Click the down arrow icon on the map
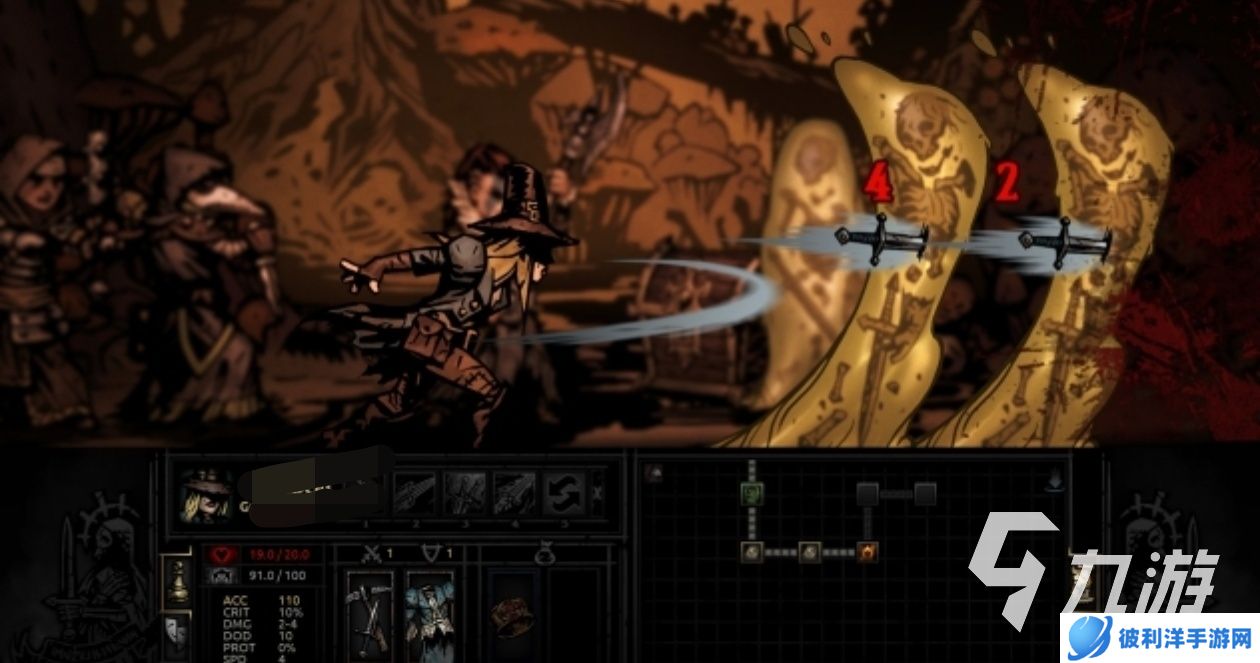The height and width of the screenshot is (663, 1260). pos(1056,481)
